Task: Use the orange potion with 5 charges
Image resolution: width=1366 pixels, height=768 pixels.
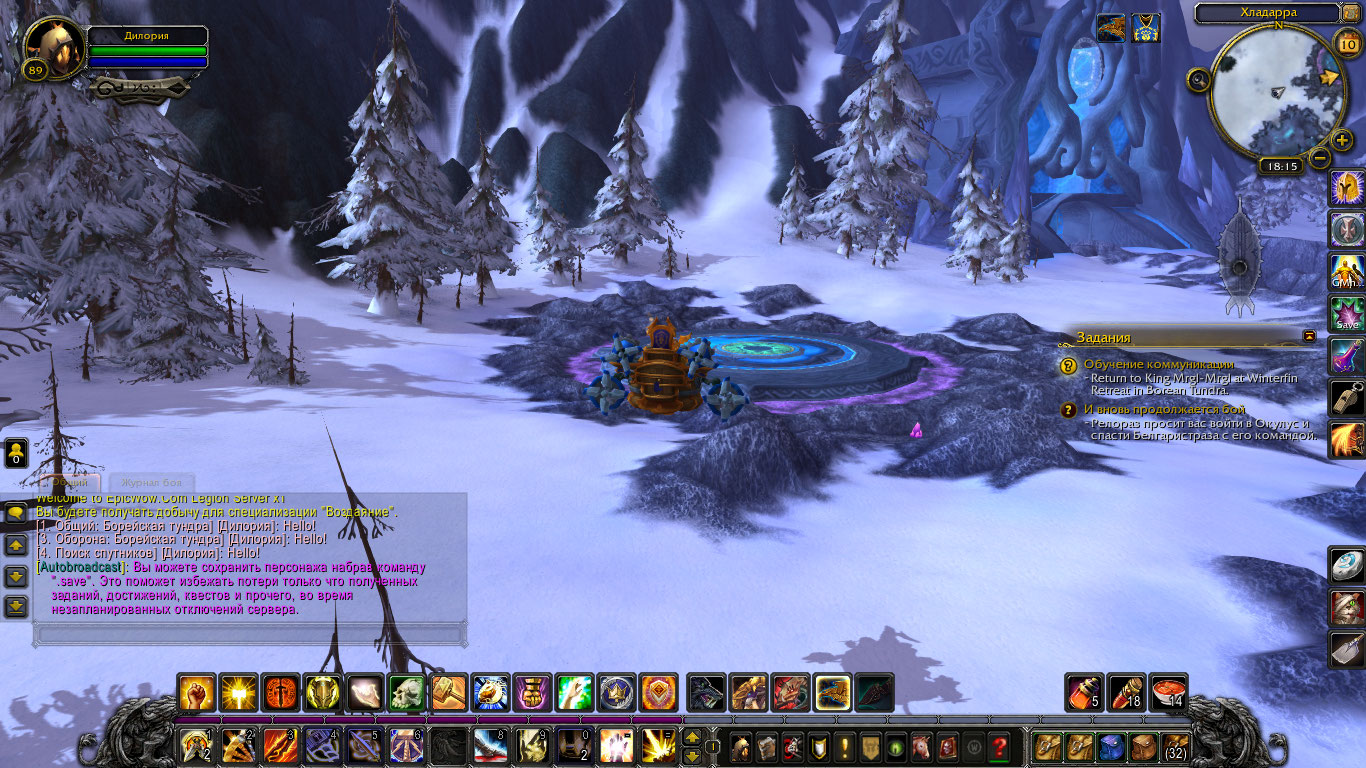Action: 1084,693
